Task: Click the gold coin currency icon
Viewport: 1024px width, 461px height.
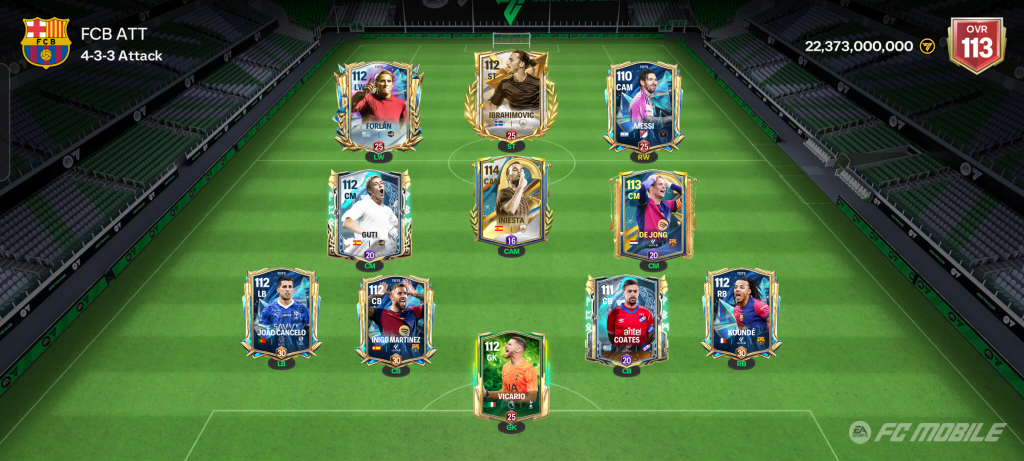Action: [x=927, y=46]
